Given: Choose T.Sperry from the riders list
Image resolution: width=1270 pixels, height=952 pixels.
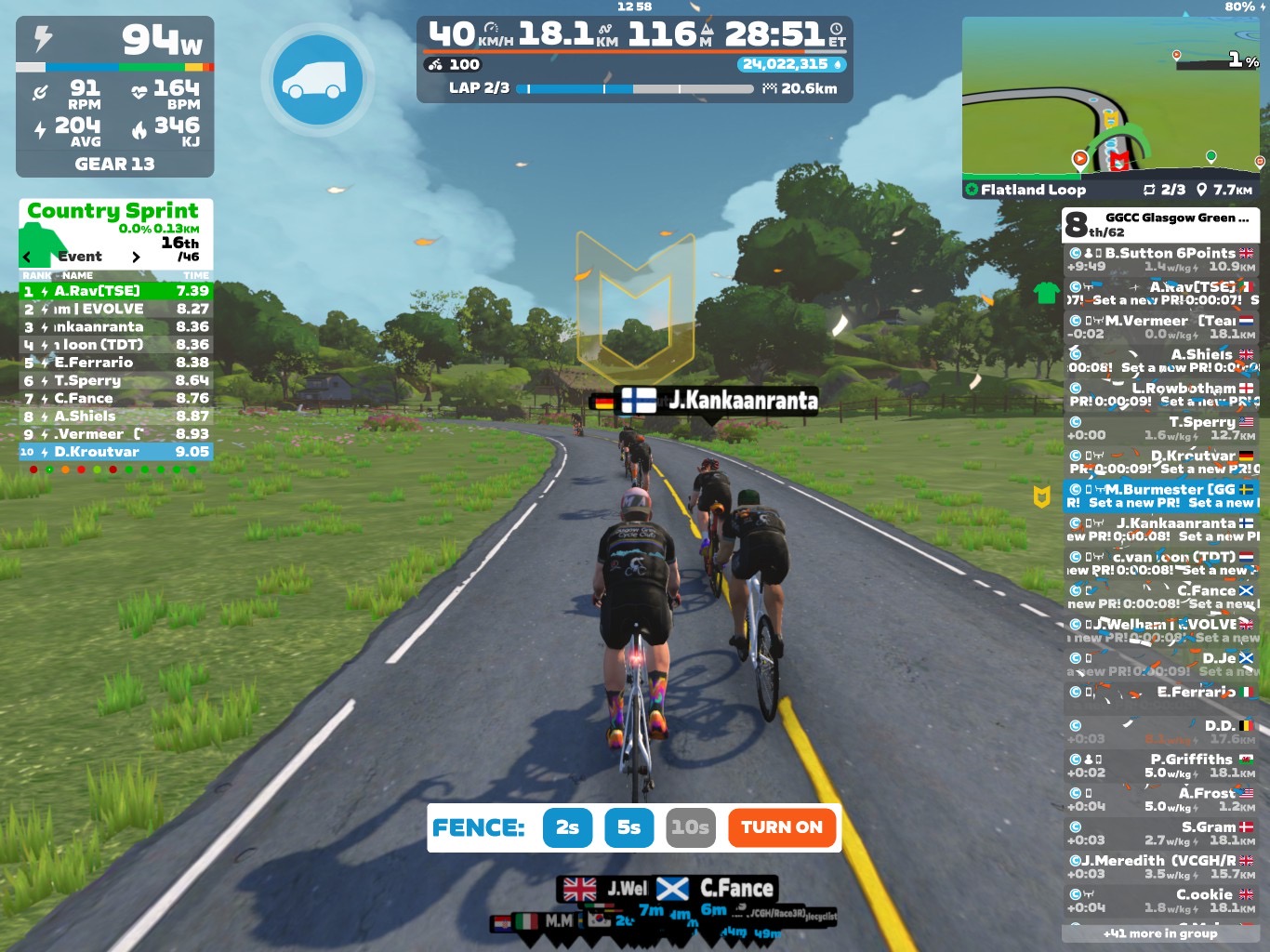Looking at the screenshot, I should click(x=1161, y=428).
